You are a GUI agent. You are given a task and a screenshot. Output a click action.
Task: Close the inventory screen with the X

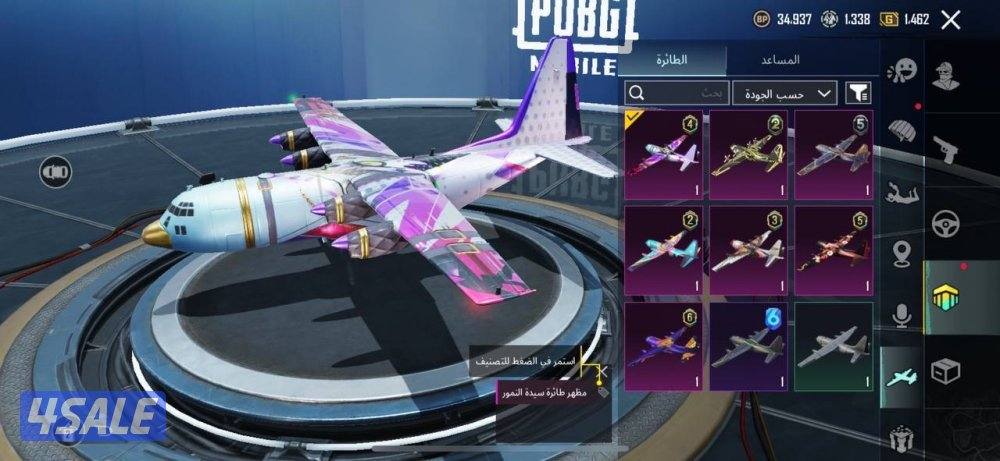click(x=951, y=19)
